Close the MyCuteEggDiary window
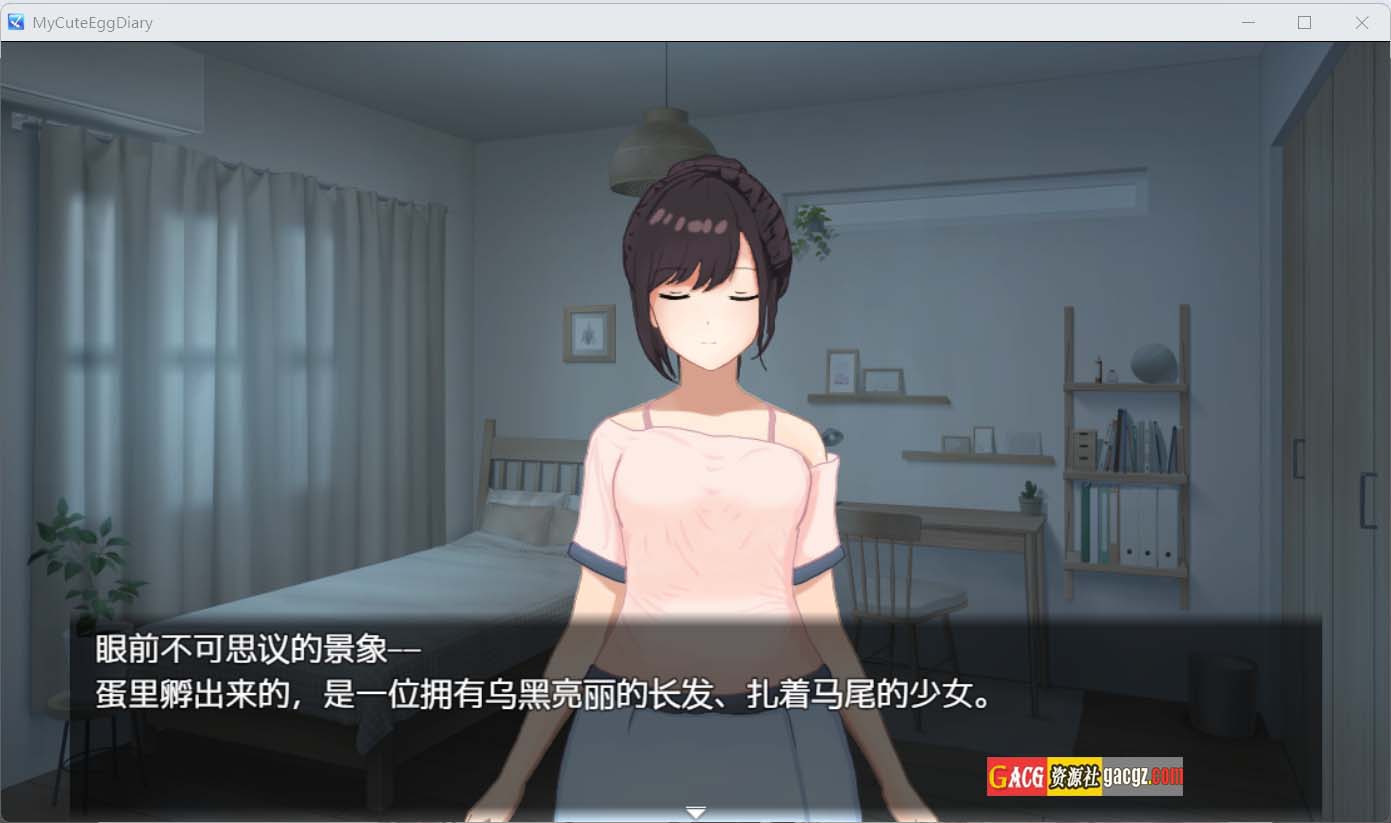The width and height of the screenshot is (1391, 823). click(x=1361, y=22)
